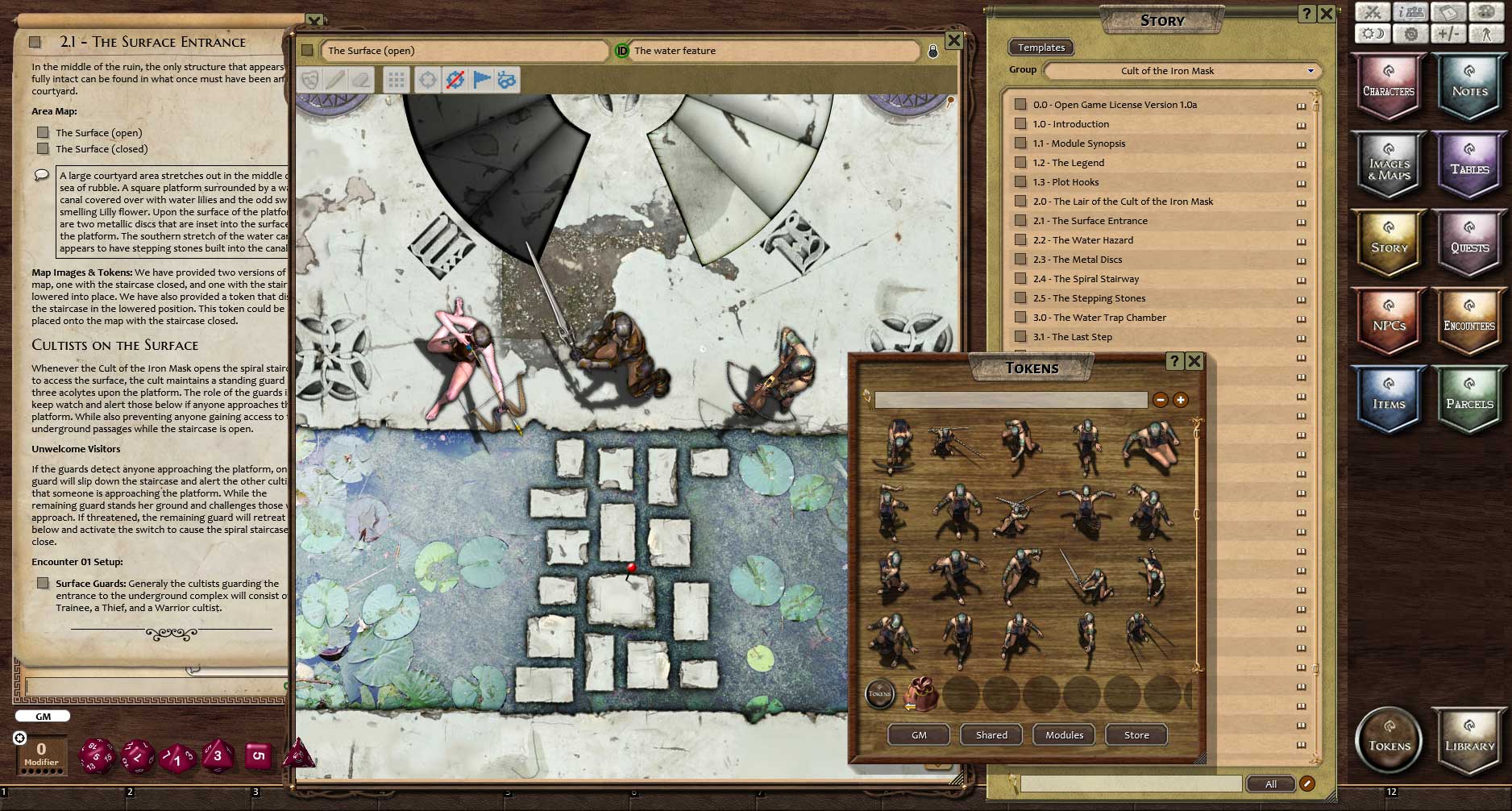Open the NPCs list

(x=1388, y=322)
